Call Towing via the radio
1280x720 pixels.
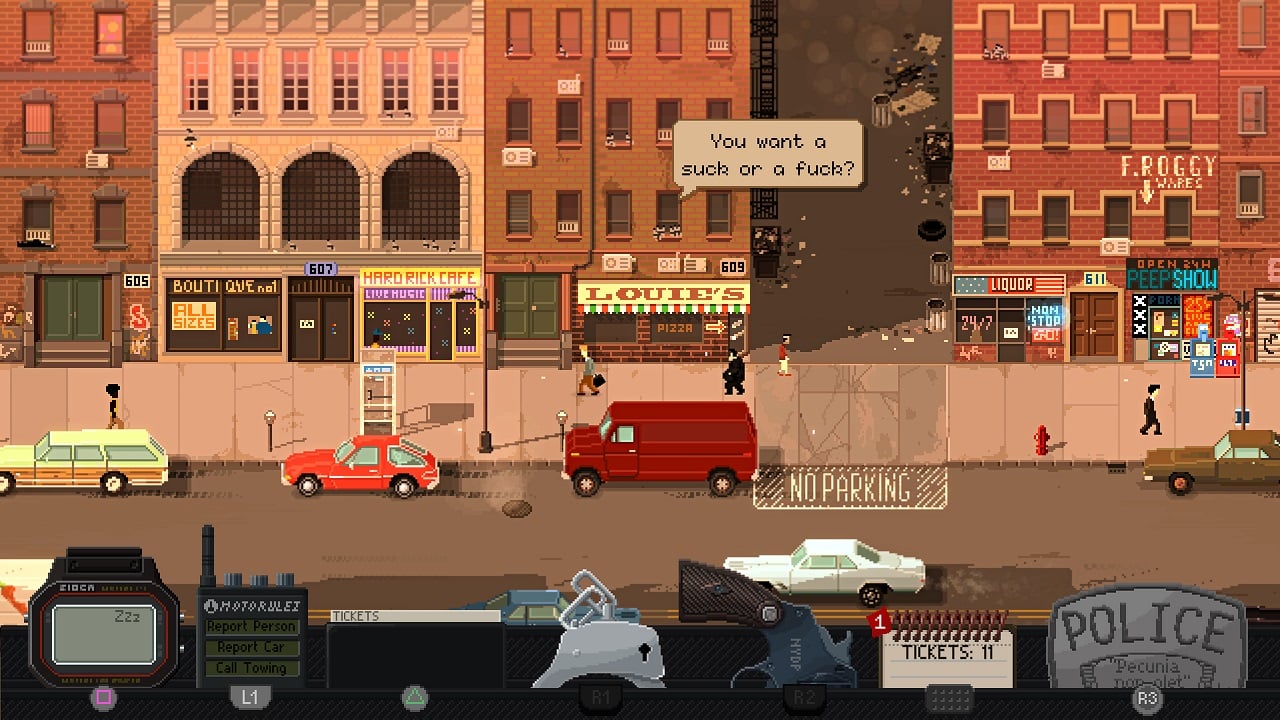click(x=251, y=668)
